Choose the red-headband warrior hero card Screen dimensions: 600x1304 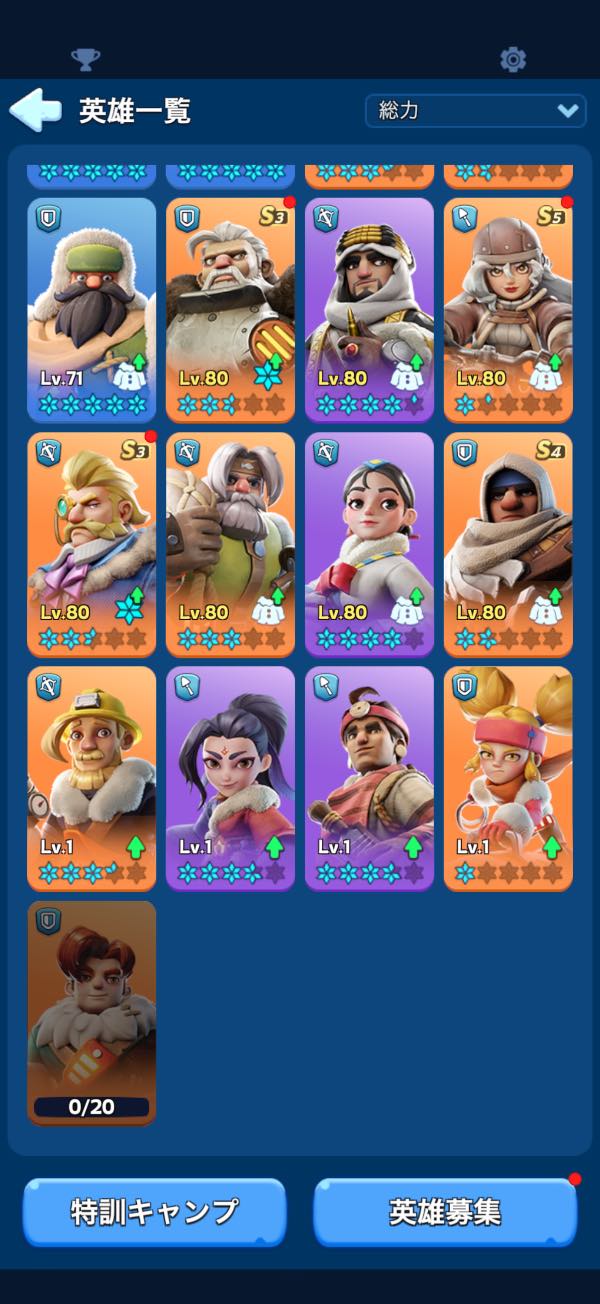[369, 778]
